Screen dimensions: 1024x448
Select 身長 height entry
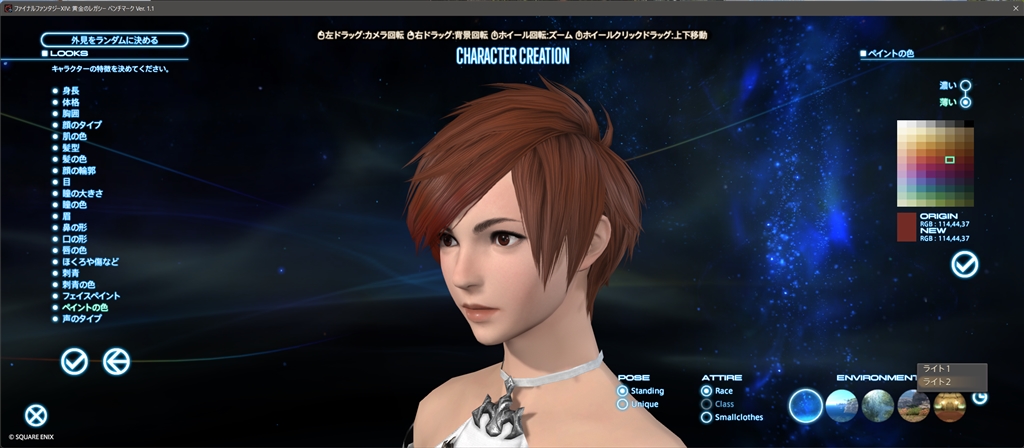pyautogui.click(x=70, y=91)
